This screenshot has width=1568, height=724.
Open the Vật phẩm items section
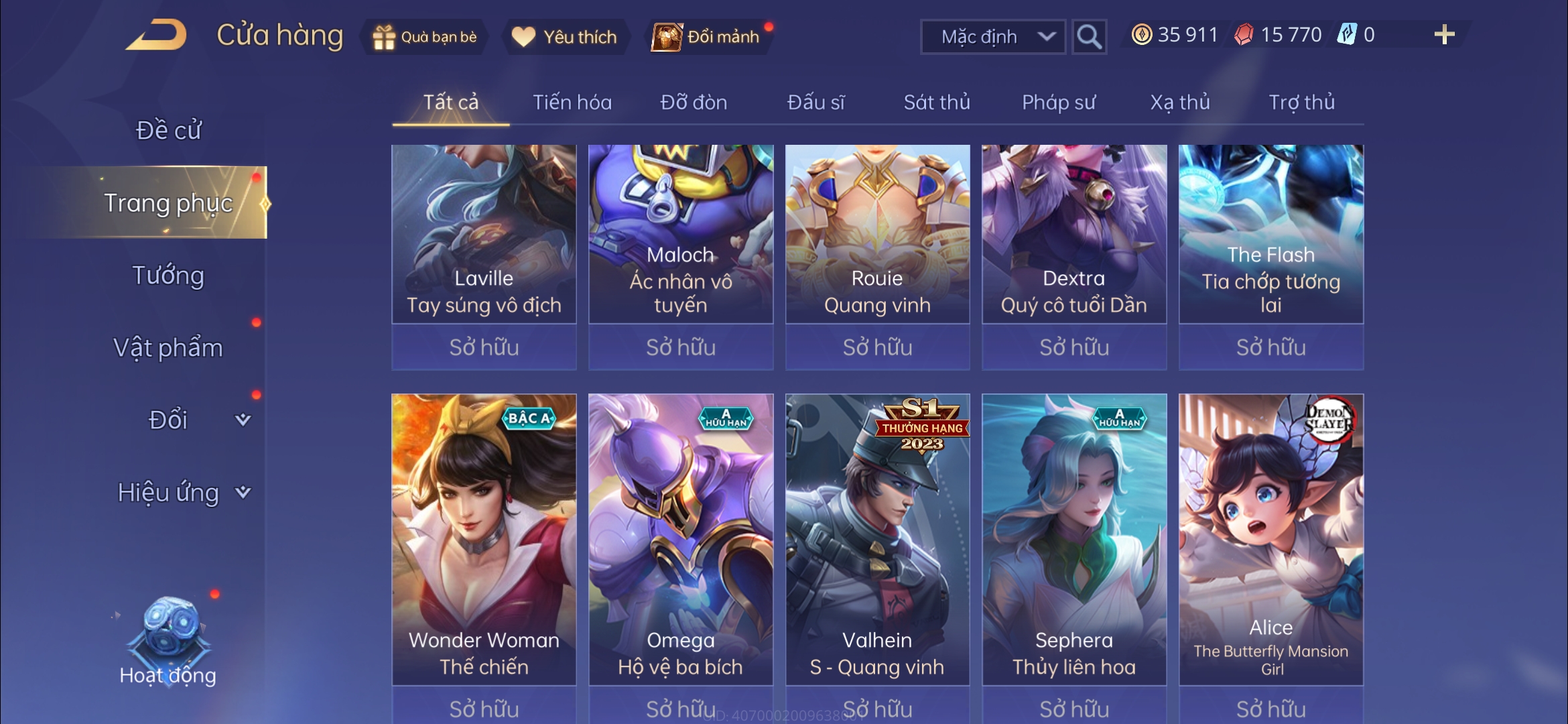(x=168, y=348)
